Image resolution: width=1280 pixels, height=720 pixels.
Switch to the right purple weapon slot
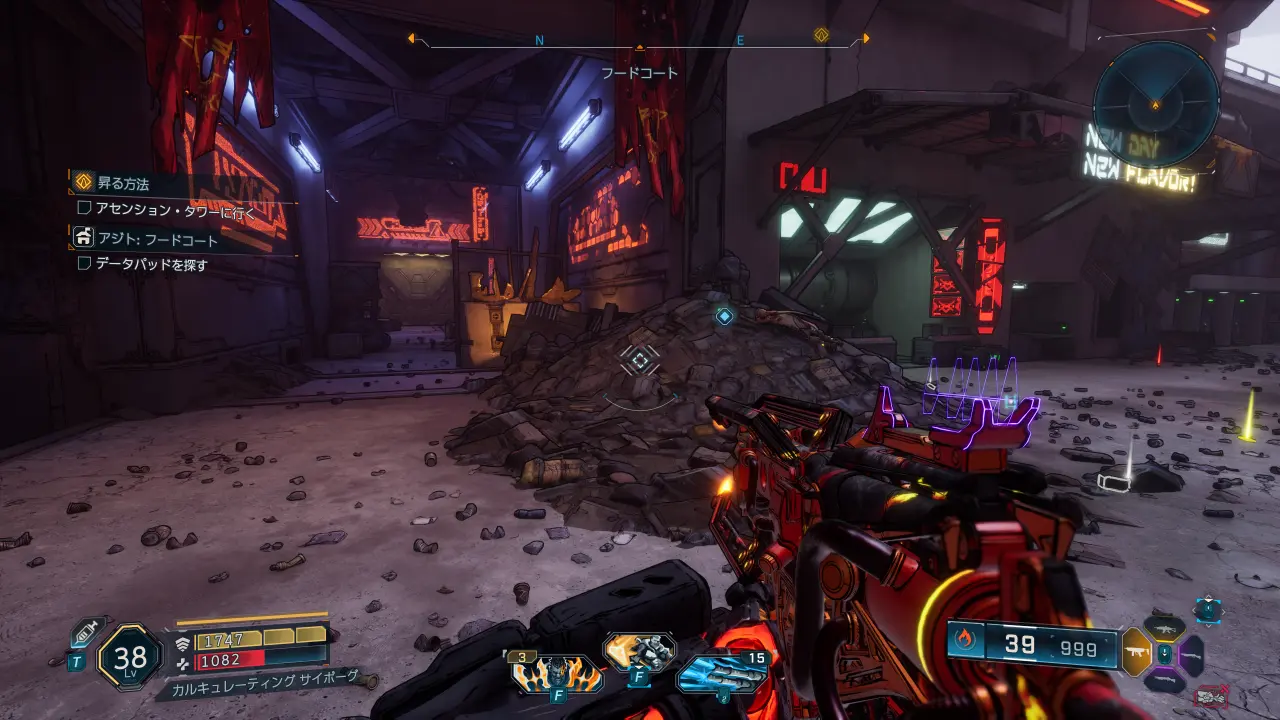pos(1190,655)
